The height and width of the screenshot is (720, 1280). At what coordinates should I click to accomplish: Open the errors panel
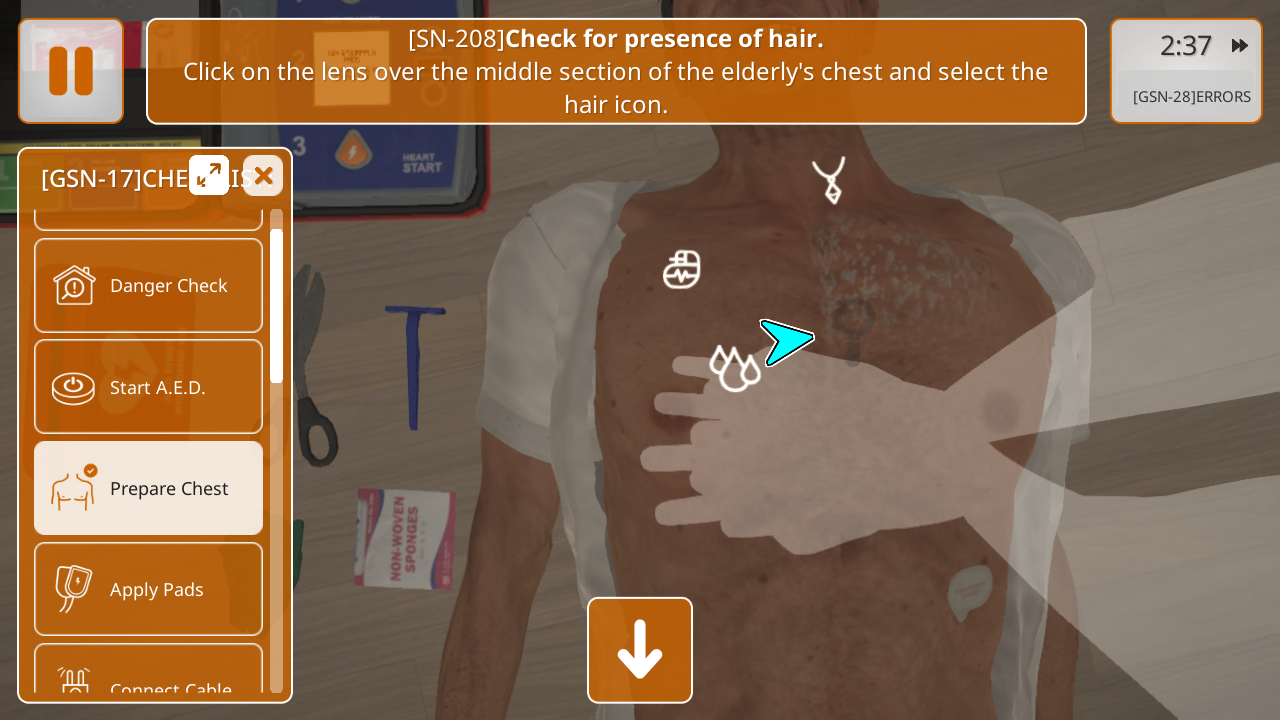(1190, 97)
